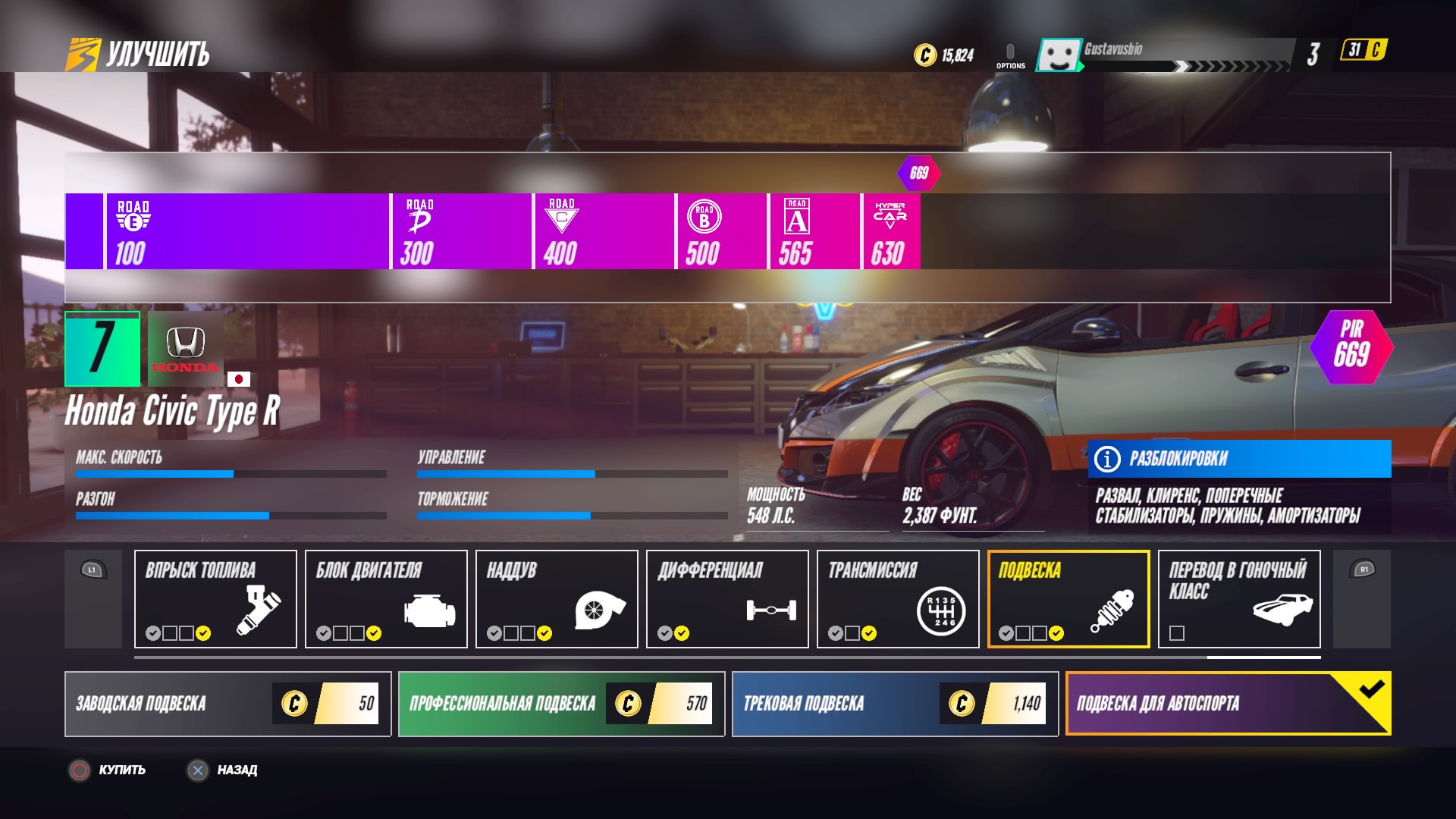This screenshot has width=1456, height=819.
Task: Go back with the Назад label
Action: [237, 770]
